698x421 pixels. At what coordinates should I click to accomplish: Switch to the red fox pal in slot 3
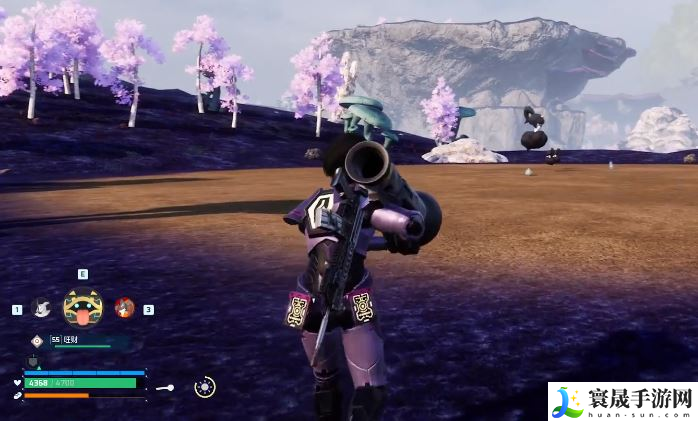[124, 308]
